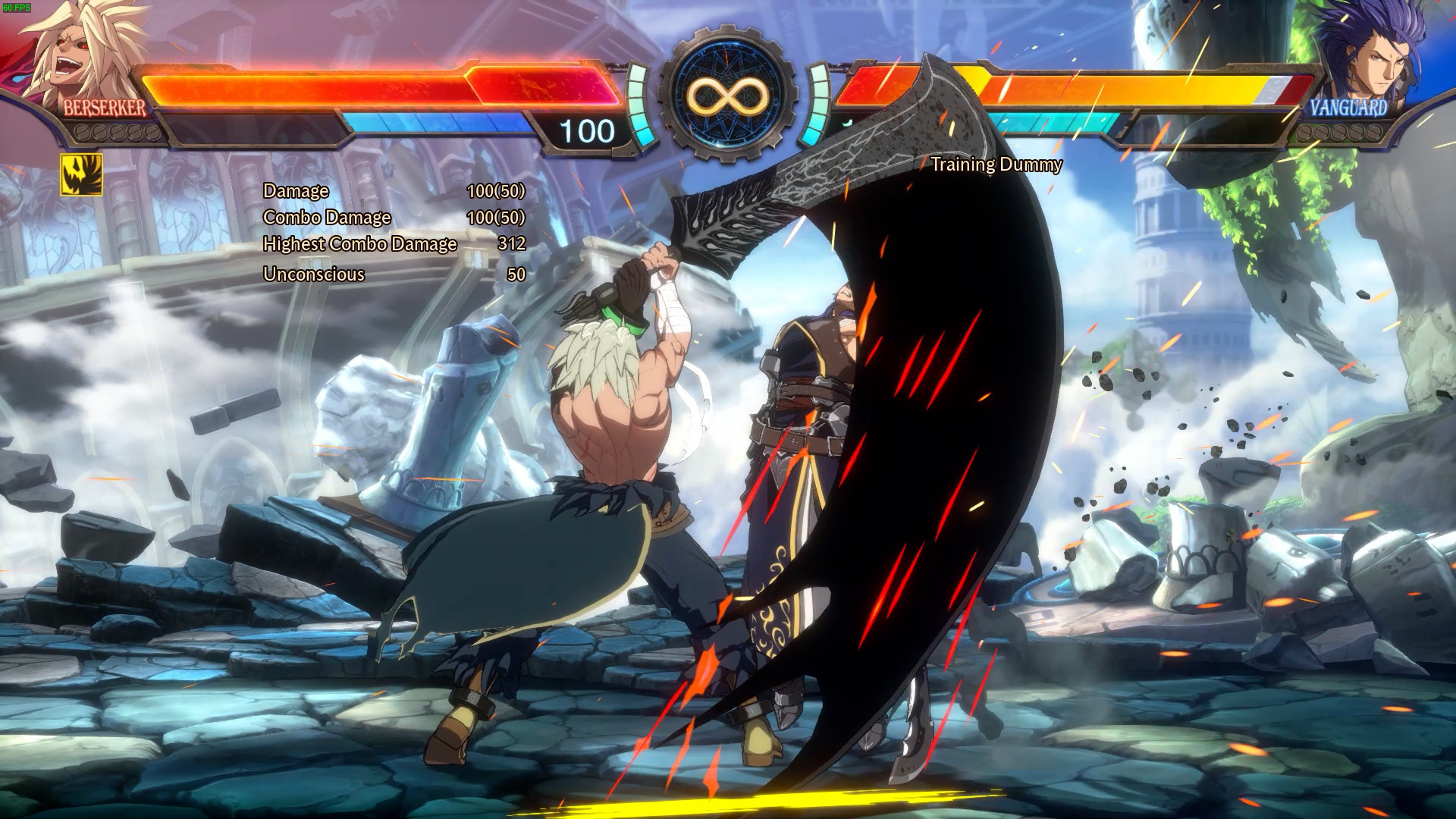The image size is (1456, 819).
Task: Toggle the Damage stat row display
Action: [295, 191]
